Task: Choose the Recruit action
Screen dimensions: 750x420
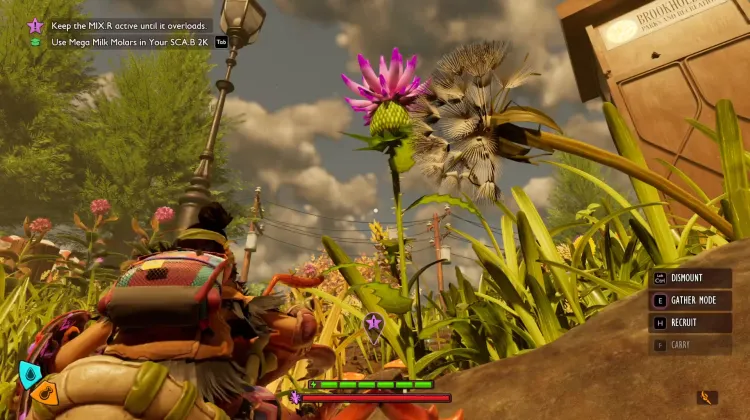Action: pyautogui.click(x=690, y=323)
